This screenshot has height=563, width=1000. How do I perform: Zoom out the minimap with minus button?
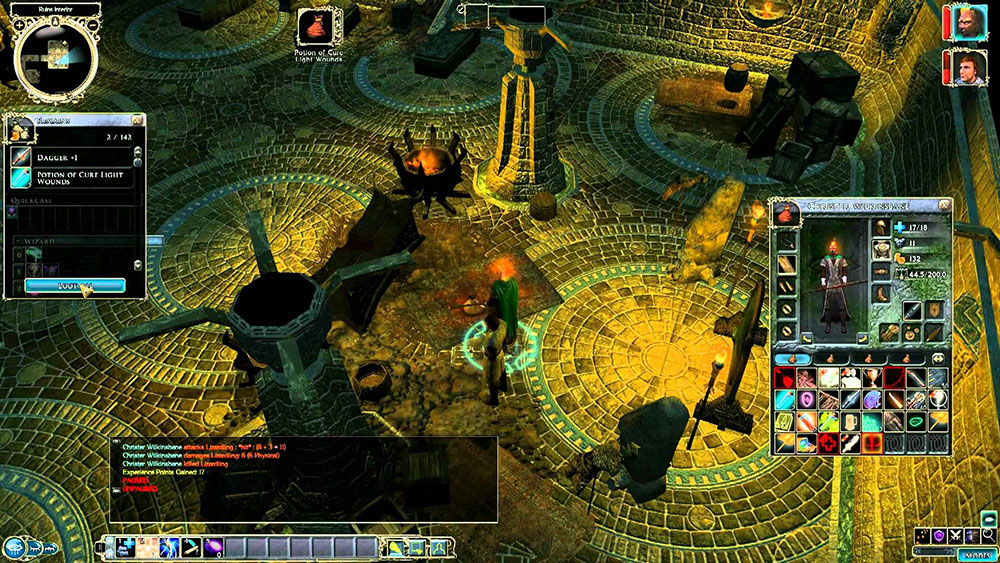(x=93, y=23)
